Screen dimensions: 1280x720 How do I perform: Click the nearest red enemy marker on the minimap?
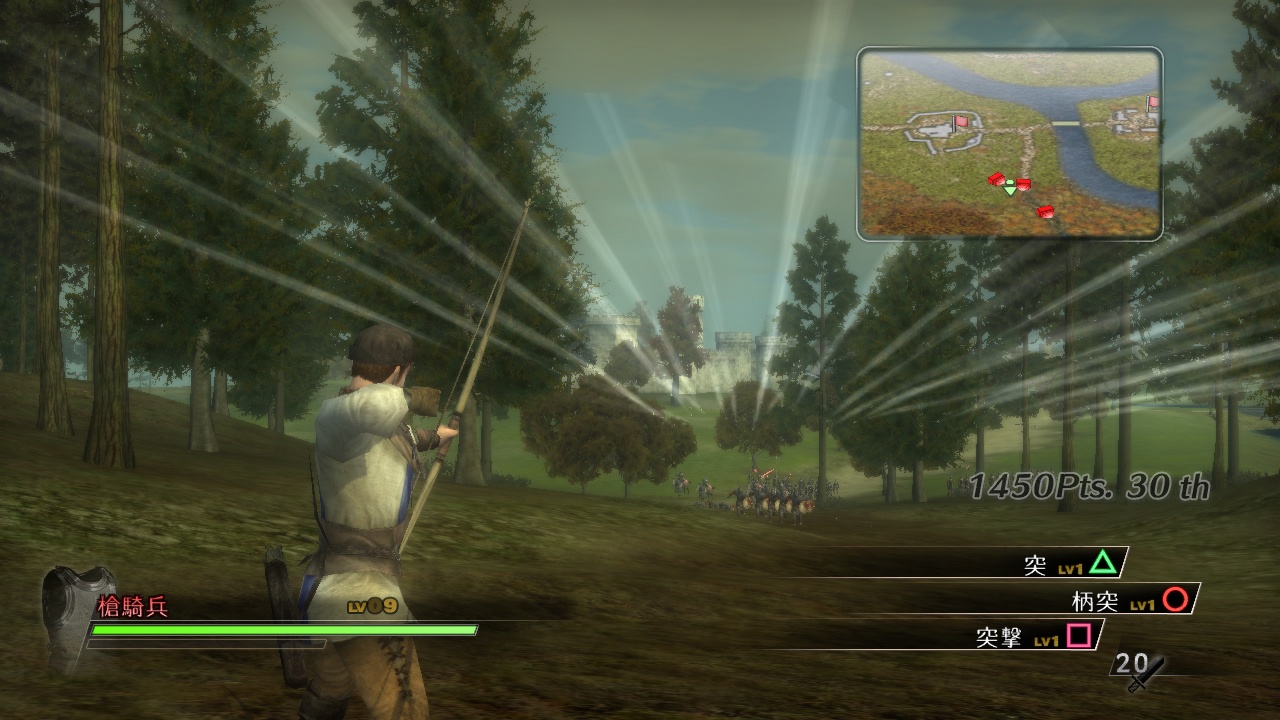coord(1023,185)
